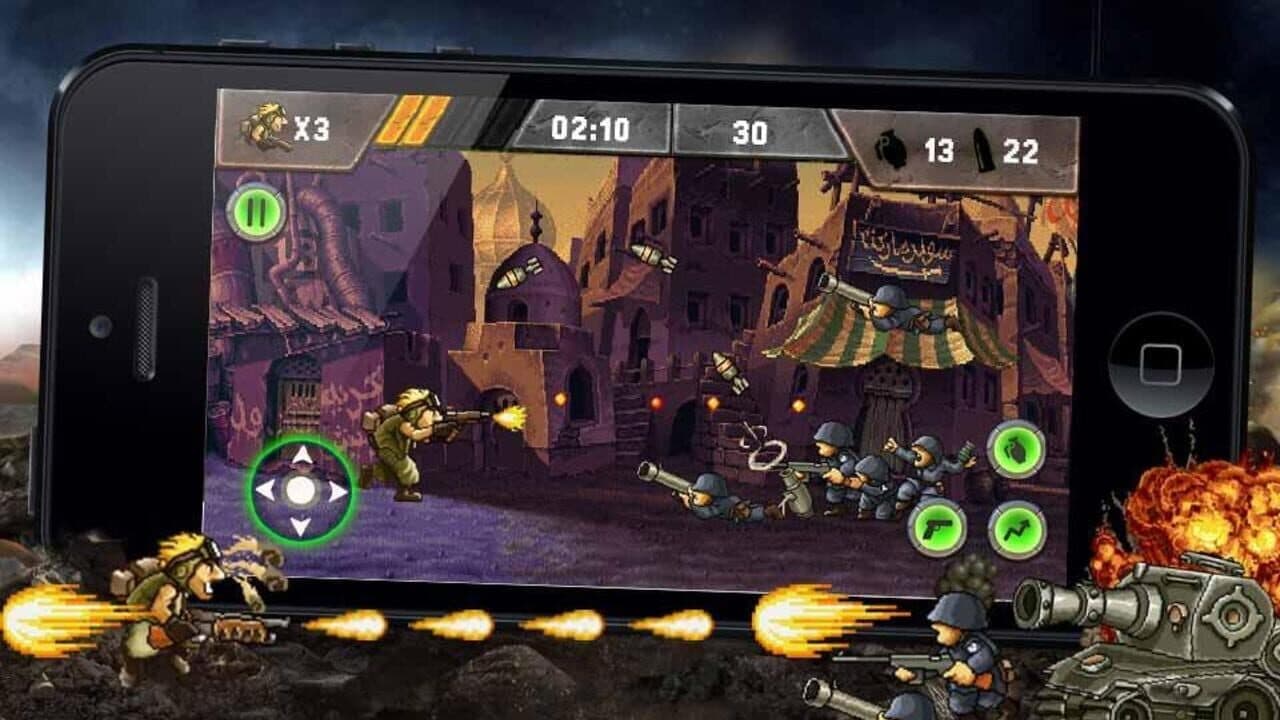Tap the pause button
The image size is (1280, 720).
click(255, 214)
